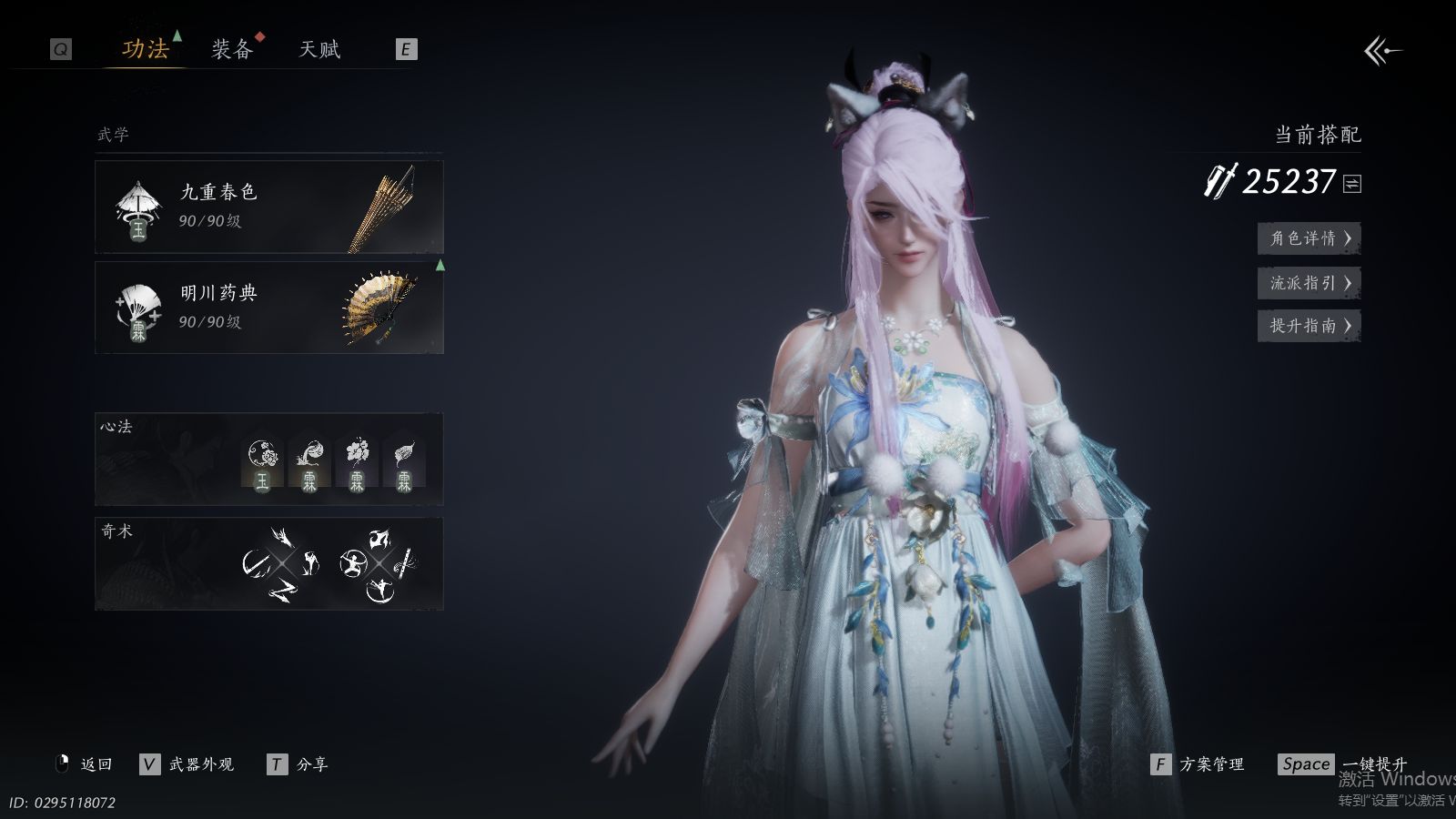Open the 心法 inner skills panel
Screen dimensions: 1456x819
(x=268, y=460)
